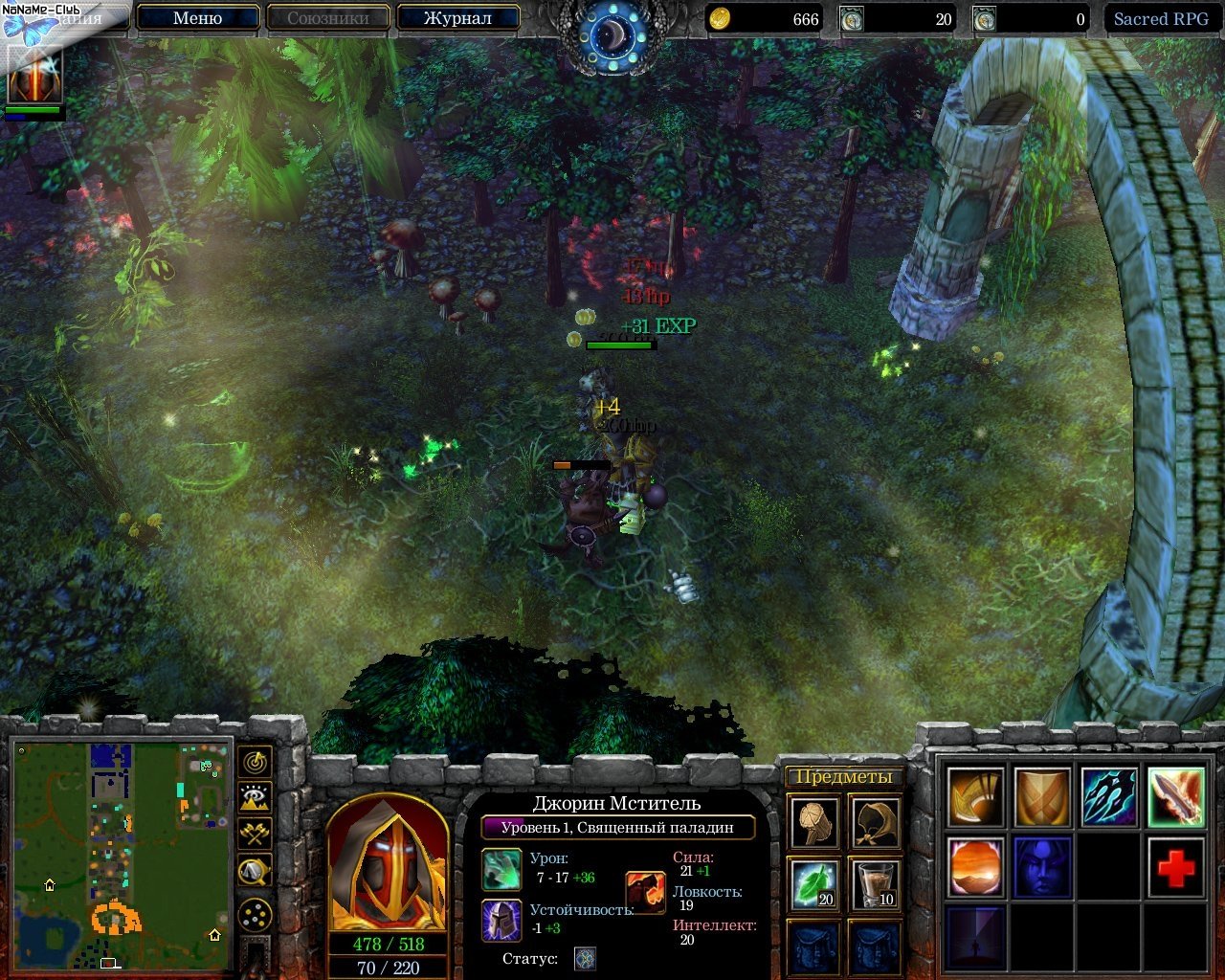Toggle creep camp display minimap button

(255, 870)
